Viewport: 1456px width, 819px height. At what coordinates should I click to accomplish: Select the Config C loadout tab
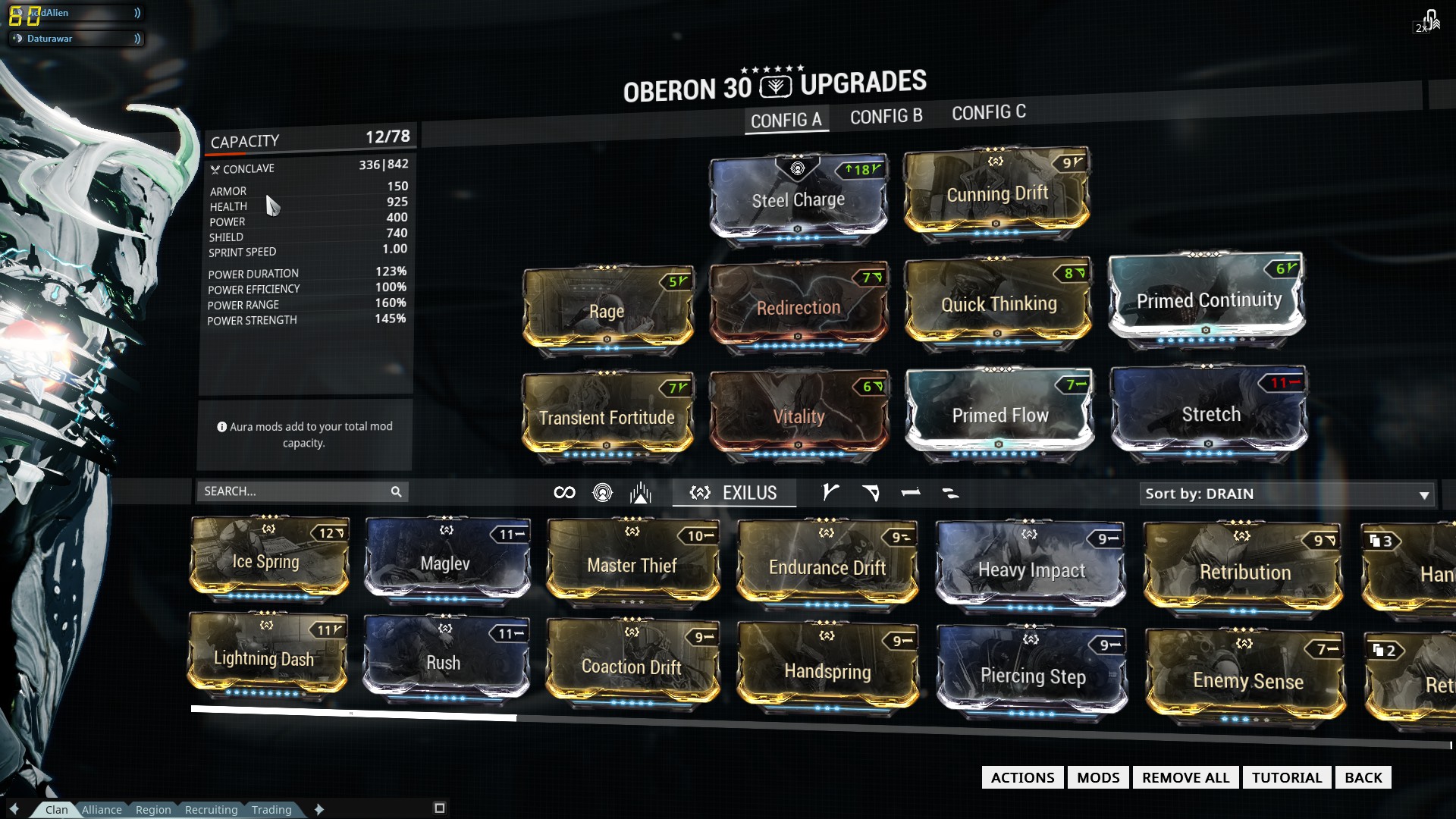[988, 113]
